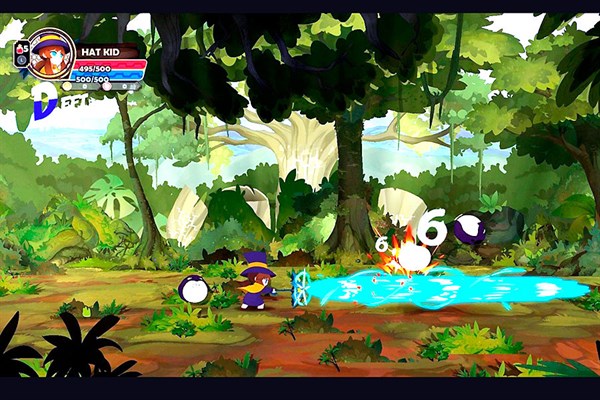Viewport: 600px width, 400px height.
Task: Click the Hat Kid character portrait
Action: pos(51,53)
